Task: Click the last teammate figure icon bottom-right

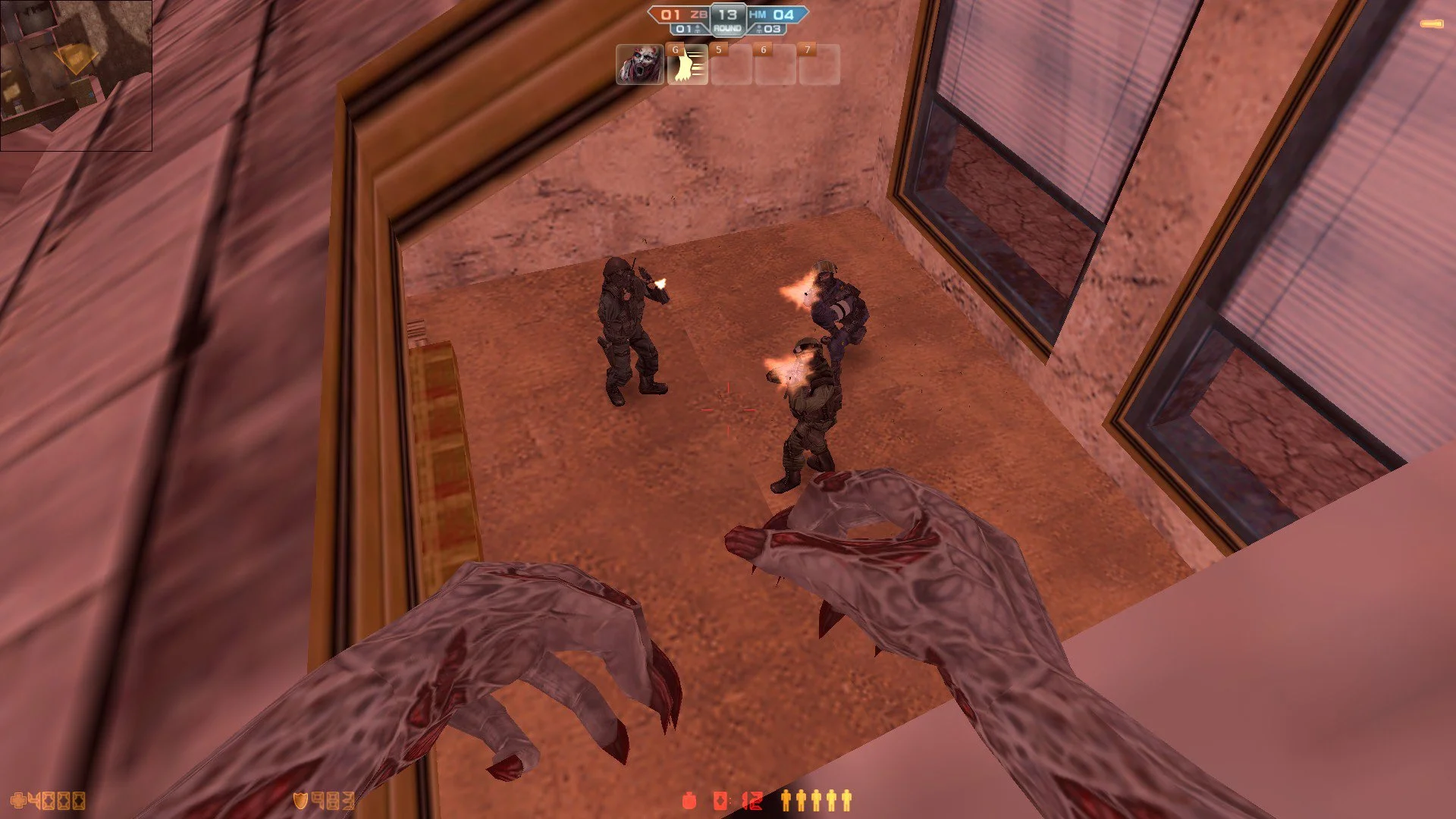Action: (x=848, y=800)
